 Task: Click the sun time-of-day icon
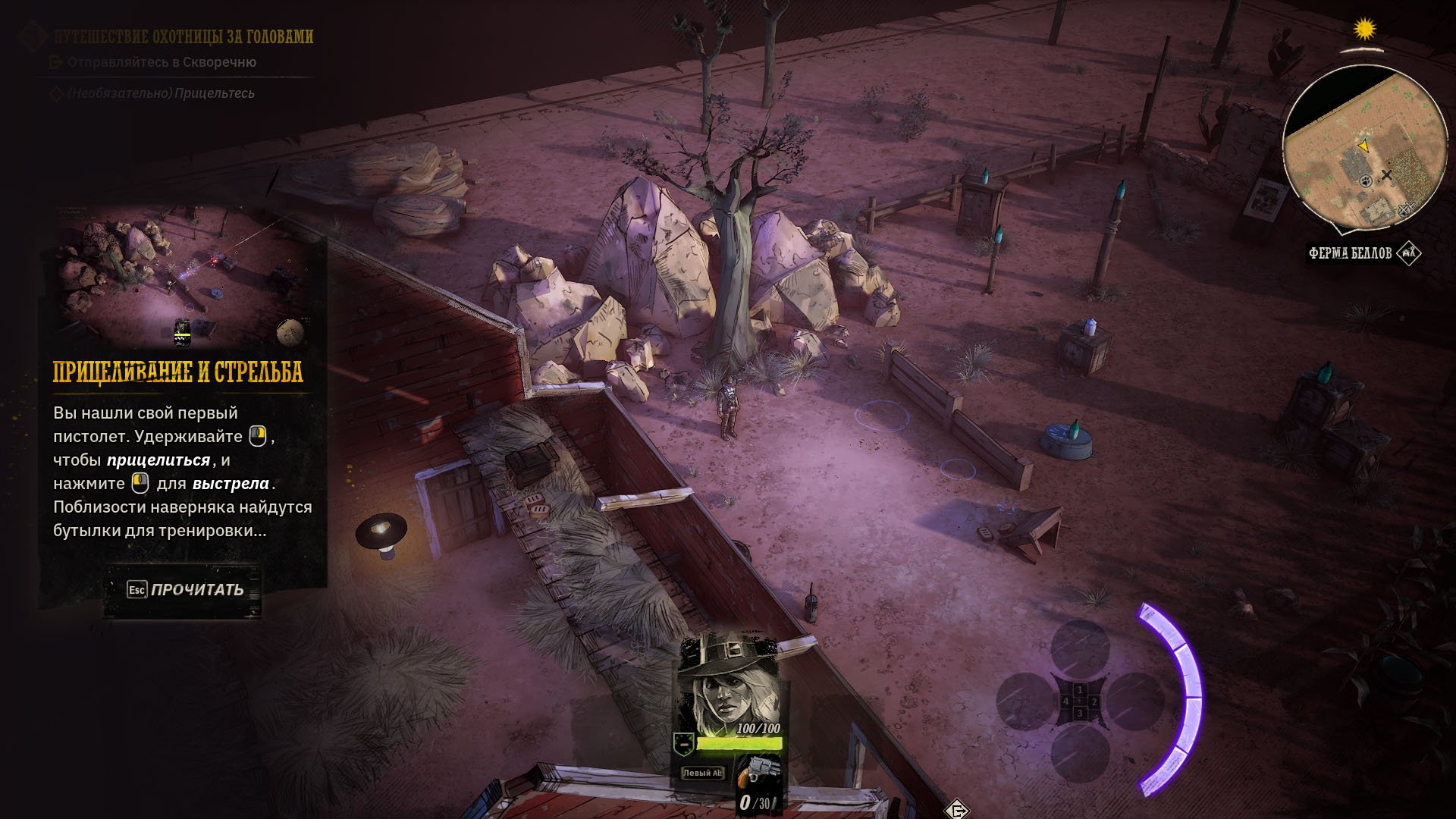click(x=1364, y=30)
